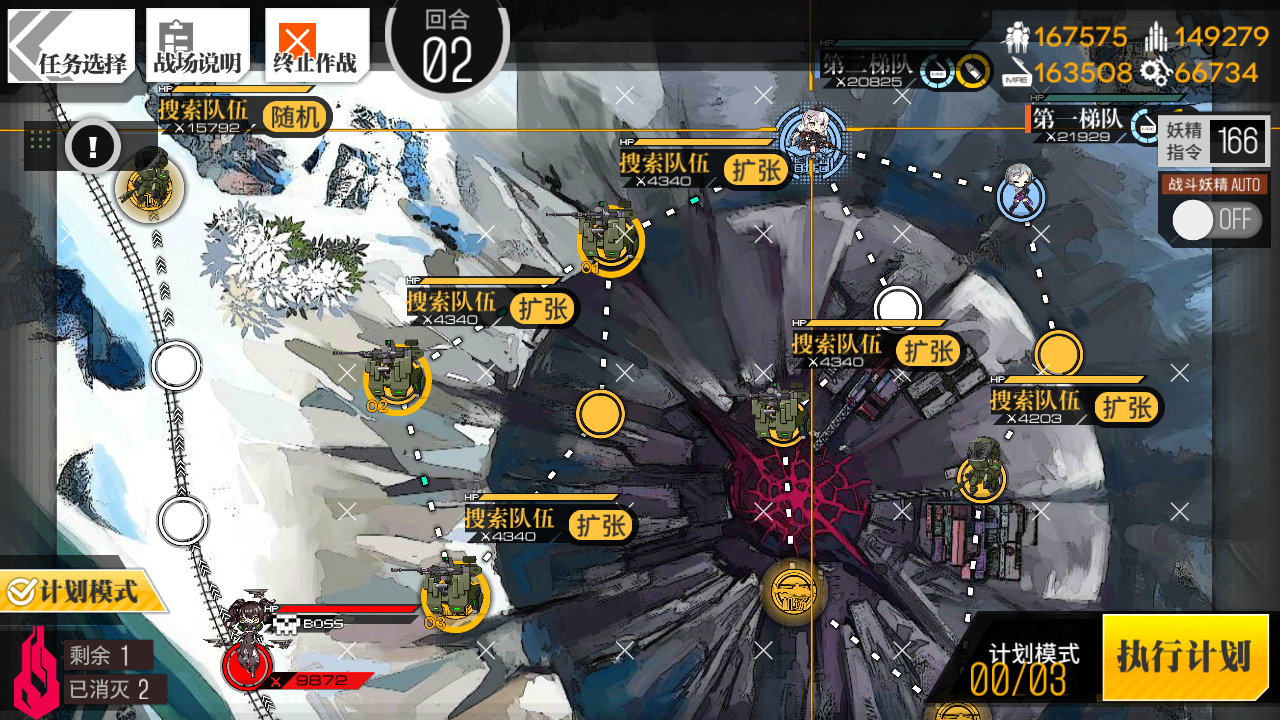Go back to mission select (任务选择)
Screen dimensions: 1280x720
(72, 46)
